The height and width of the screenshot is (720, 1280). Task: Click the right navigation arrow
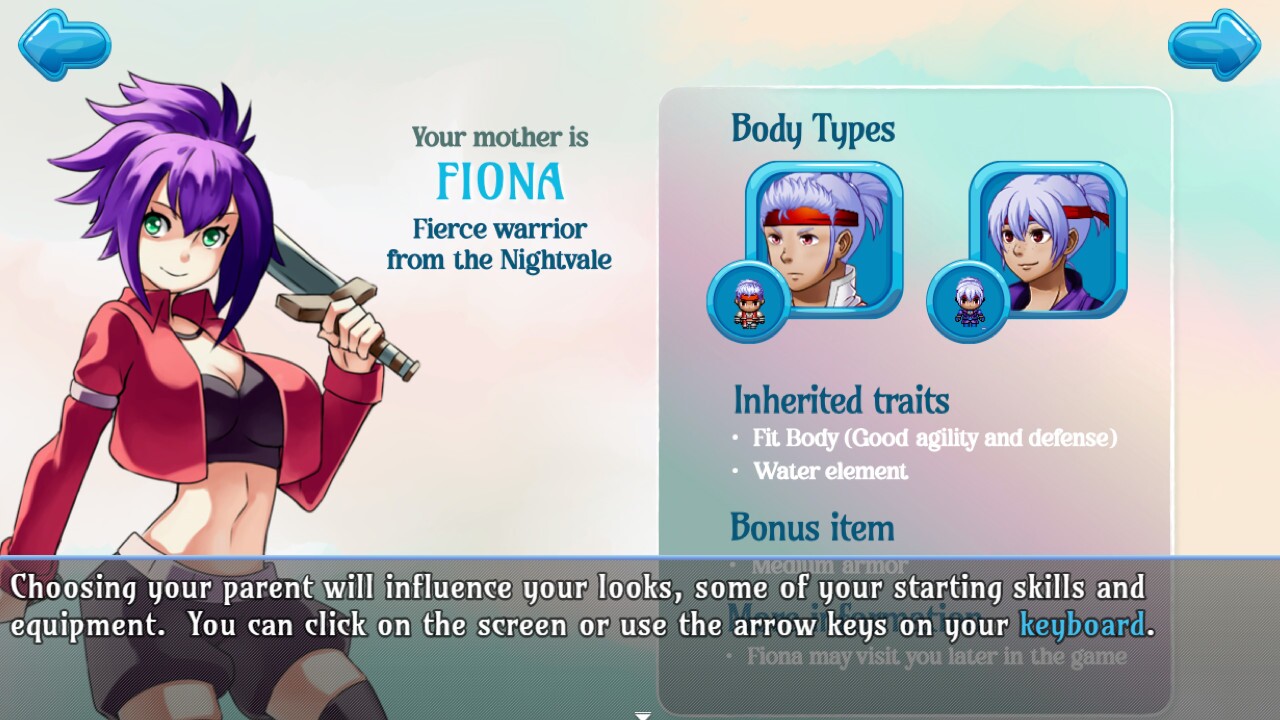click(x=1213, y=44)
